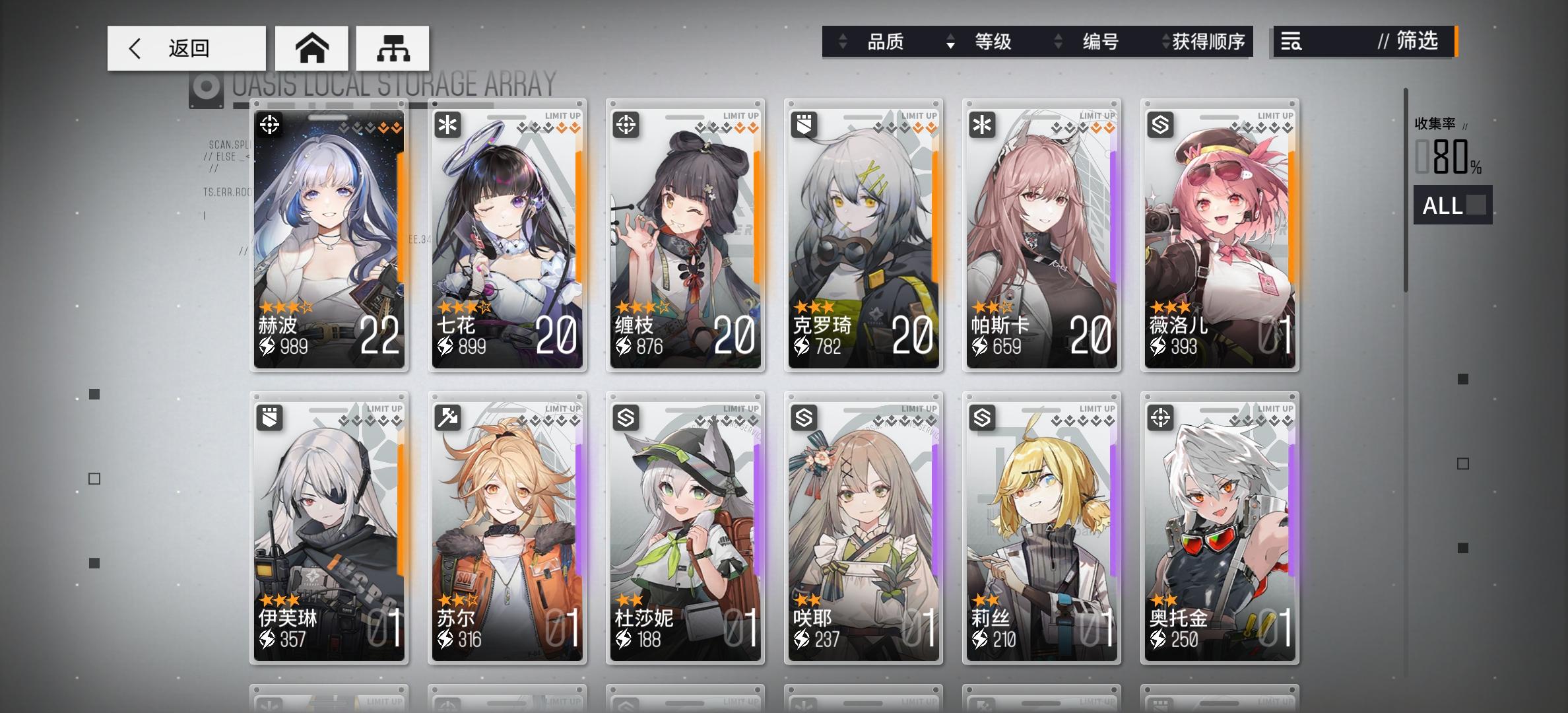Viewport: 1568px width, 713px height.
Task: Select the 品质 sorting option
Action: tap(886, 42)
